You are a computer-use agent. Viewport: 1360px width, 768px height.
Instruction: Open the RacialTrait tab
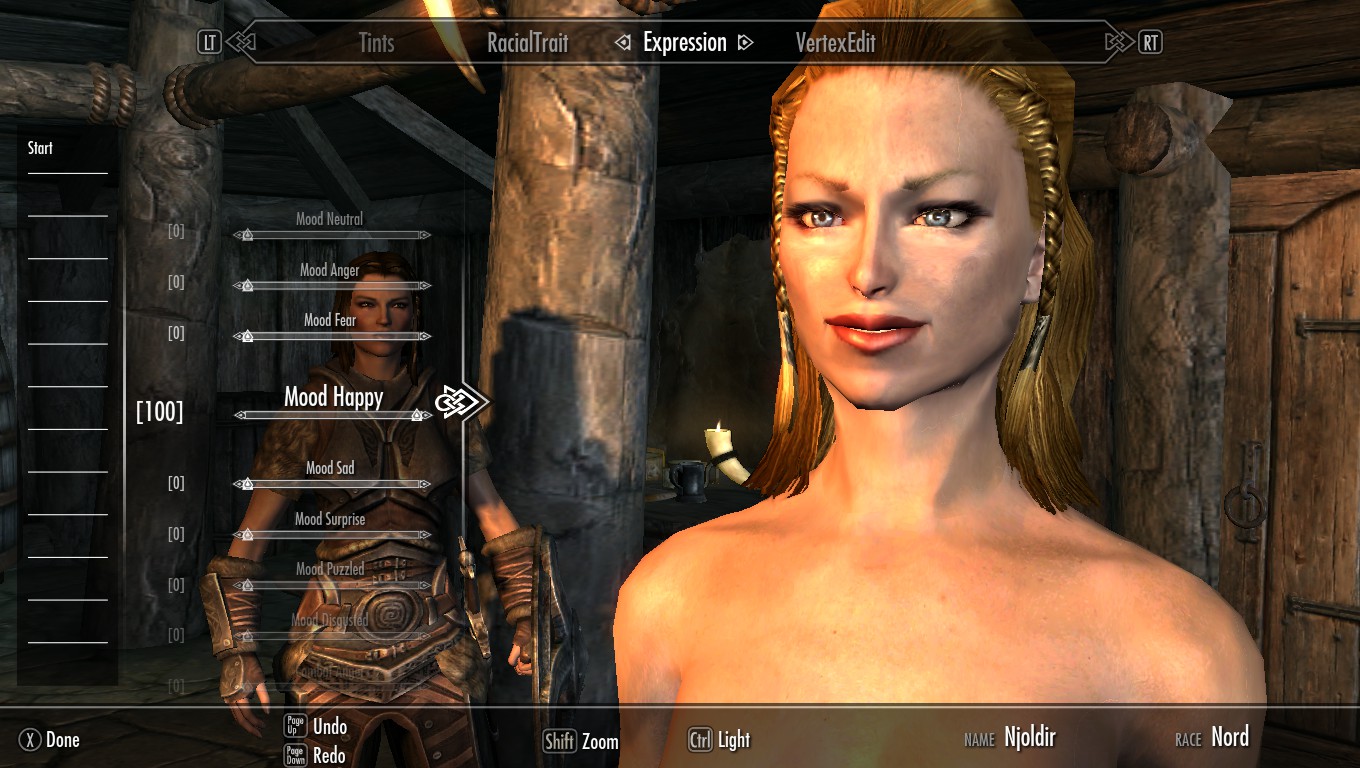(x=527, y=43)
